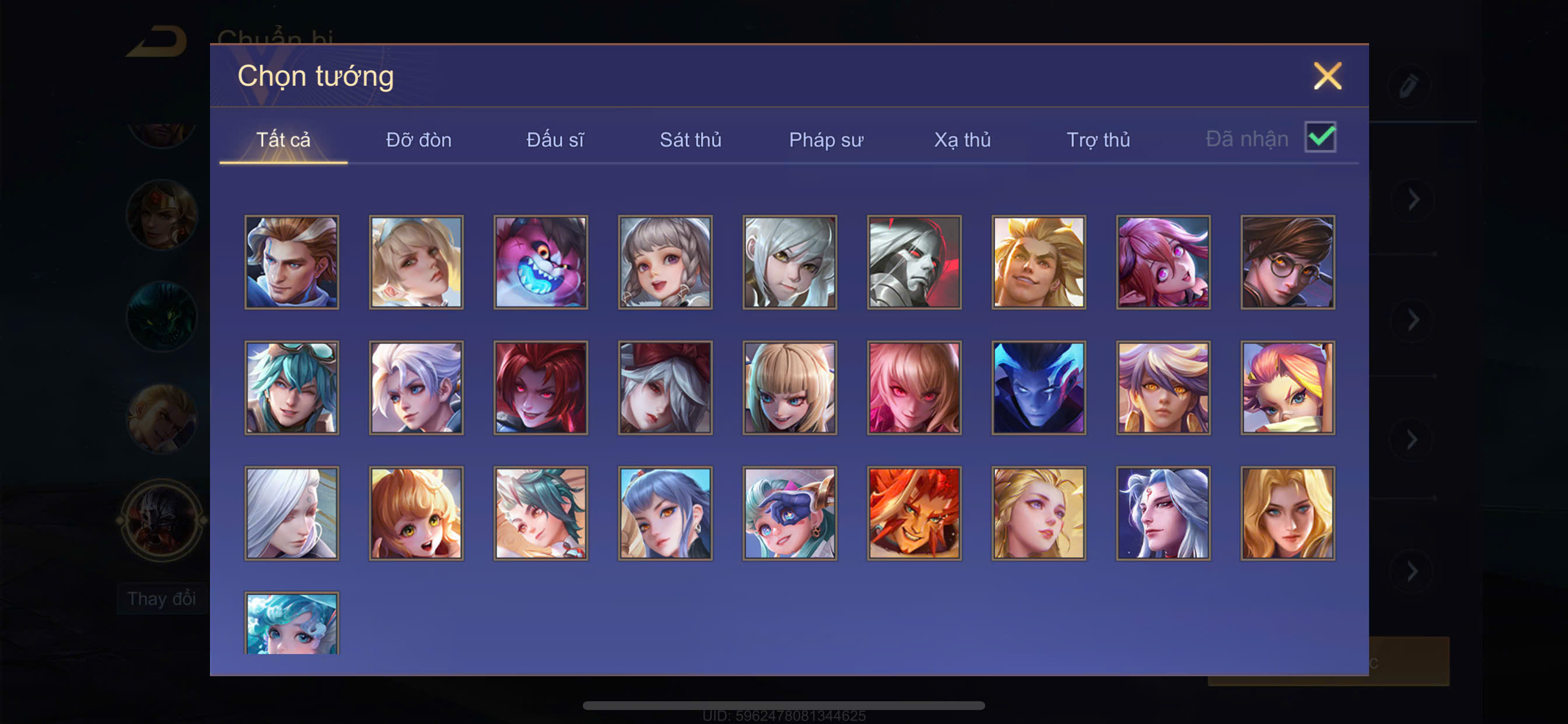Switch to Pháp sư category
1568x724 pixels.
[x=826, y=140]
